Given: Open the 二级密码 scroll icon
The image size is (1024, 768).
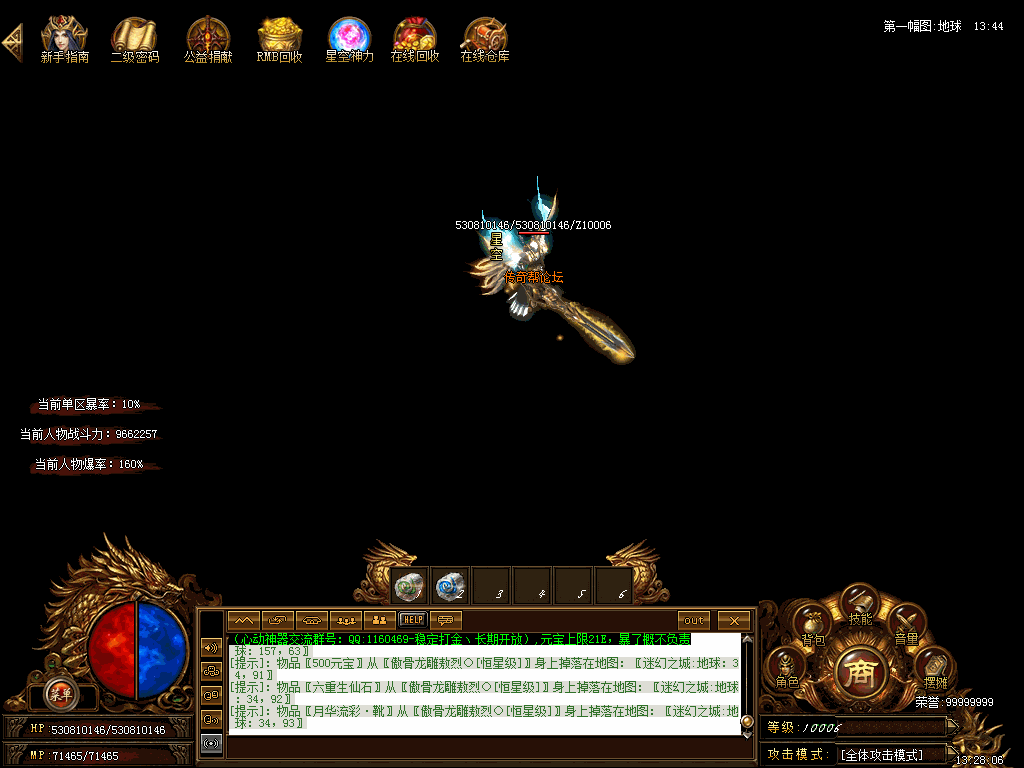Looking at the screenshot, I should click(x=134, y=38).
